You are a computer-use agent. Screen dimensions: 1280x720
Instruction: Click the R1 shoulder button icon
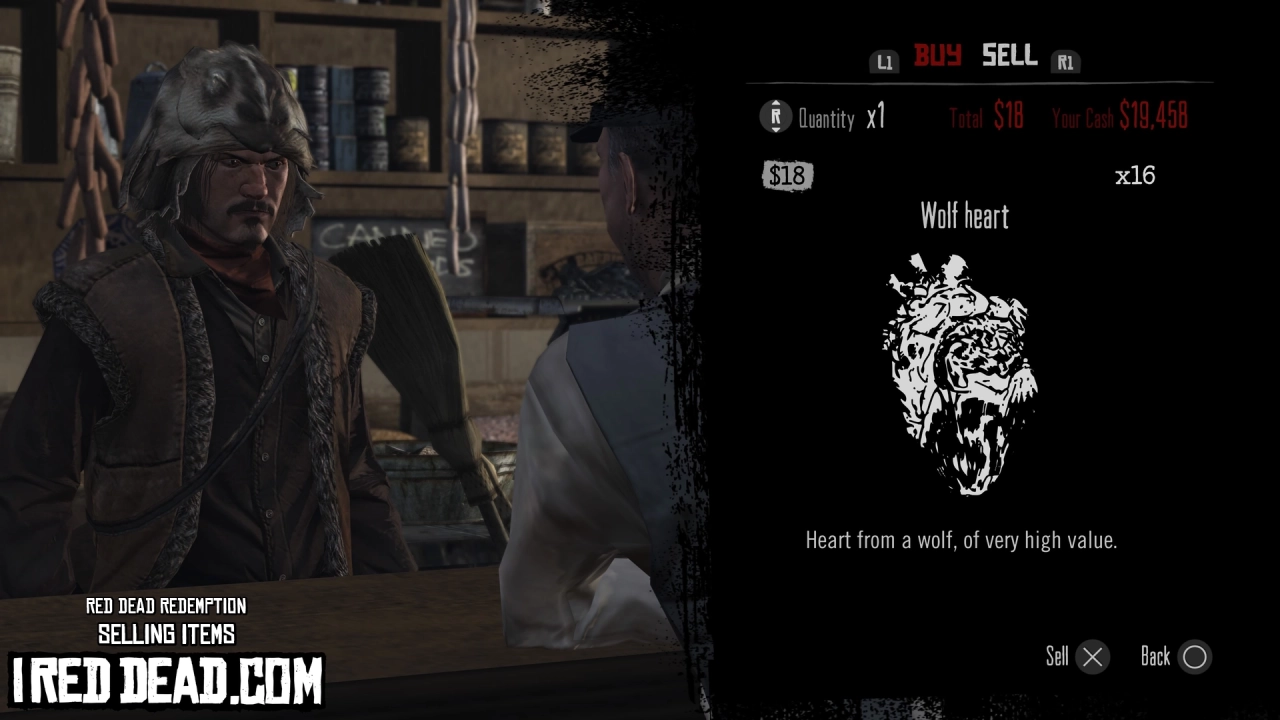1065,62
